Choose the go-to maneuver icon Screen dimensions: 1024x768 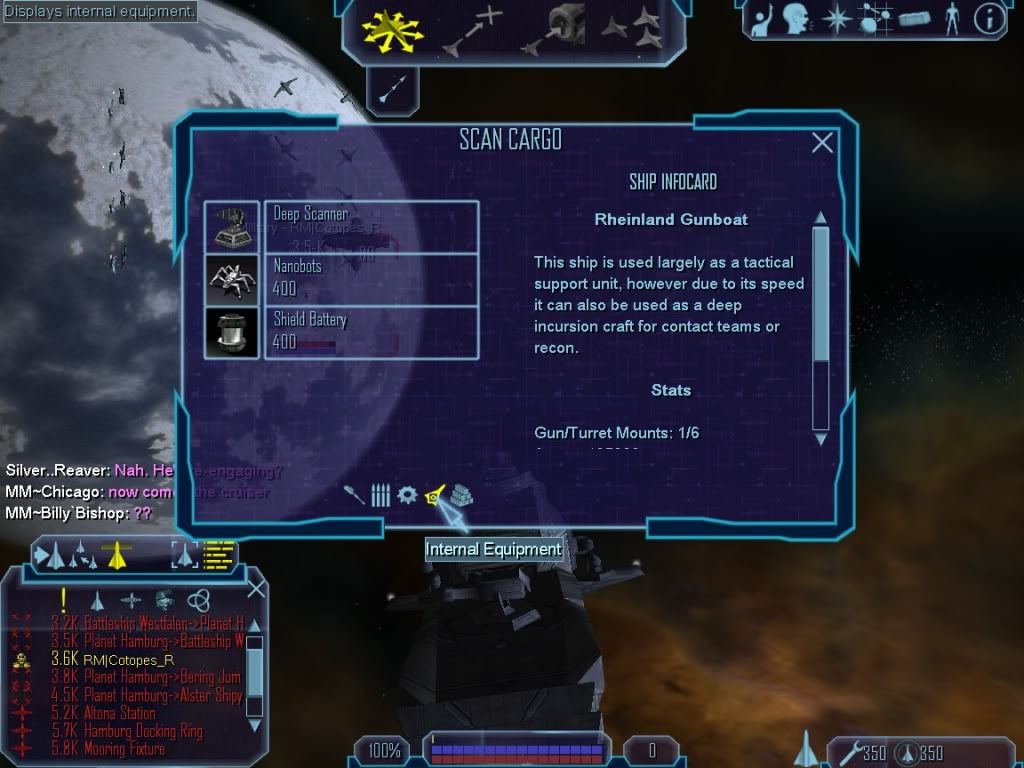(474, 30)
